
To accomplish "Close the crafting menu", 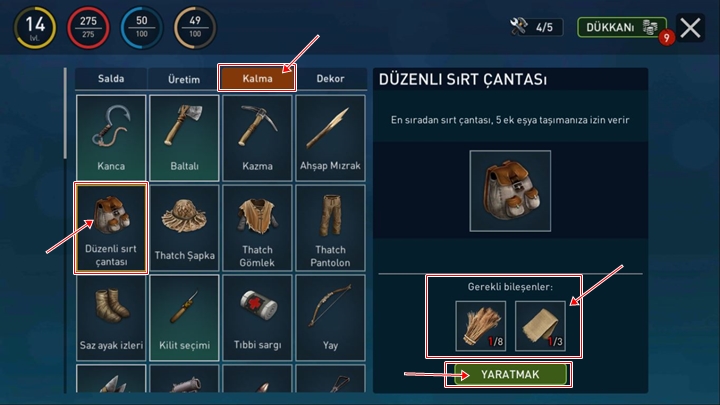I will (690, 27).
